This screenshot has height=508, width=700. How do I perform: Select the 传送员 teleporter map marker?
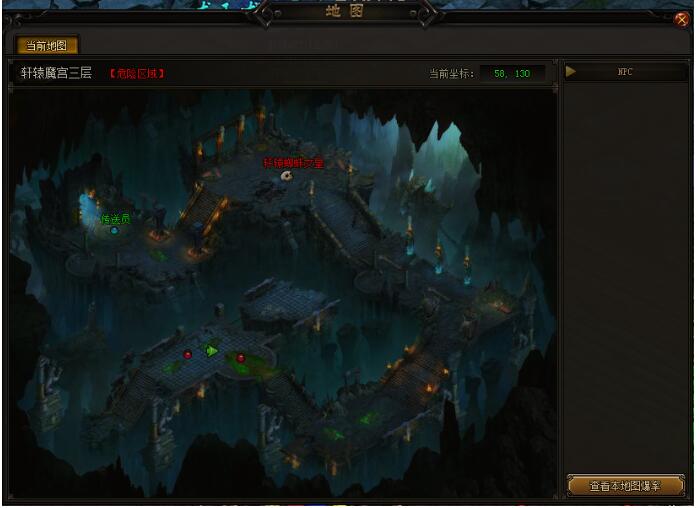pyautogui.click(x=114, y=230)
